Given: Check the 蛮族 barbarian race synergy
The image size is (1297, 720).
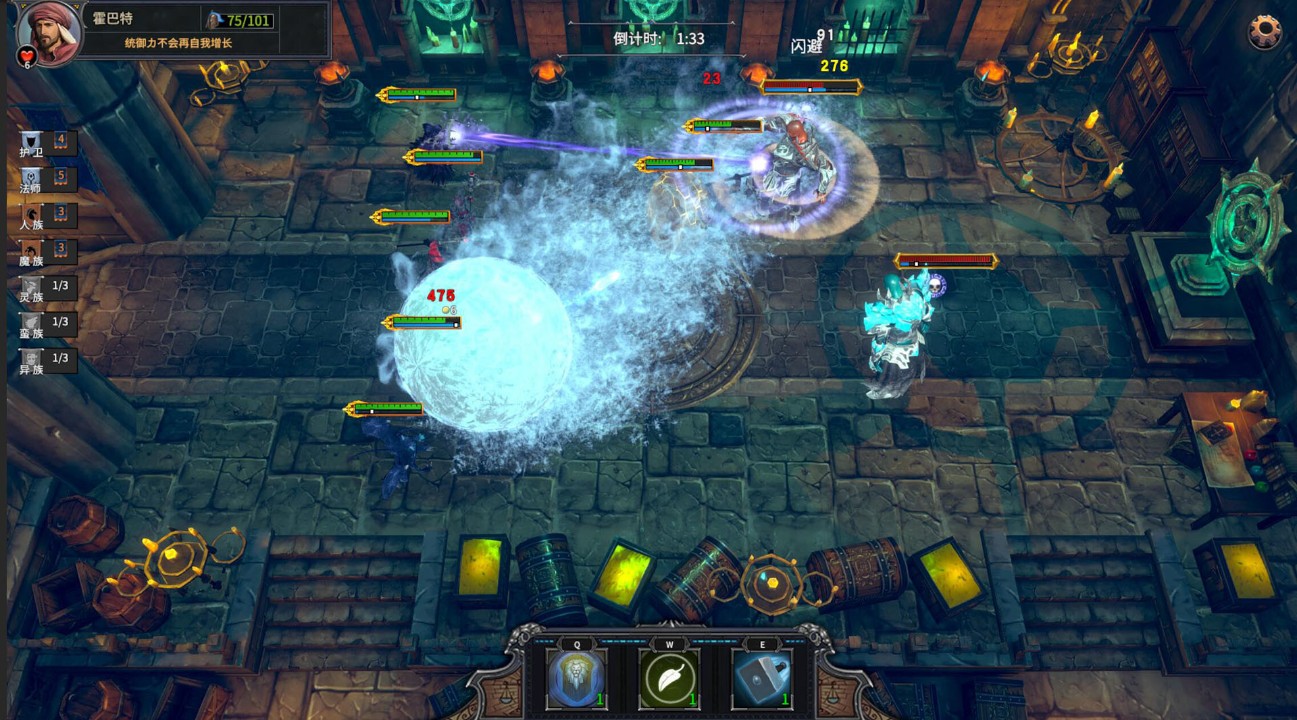Looking at the screenshot, I should pos(33,325).
